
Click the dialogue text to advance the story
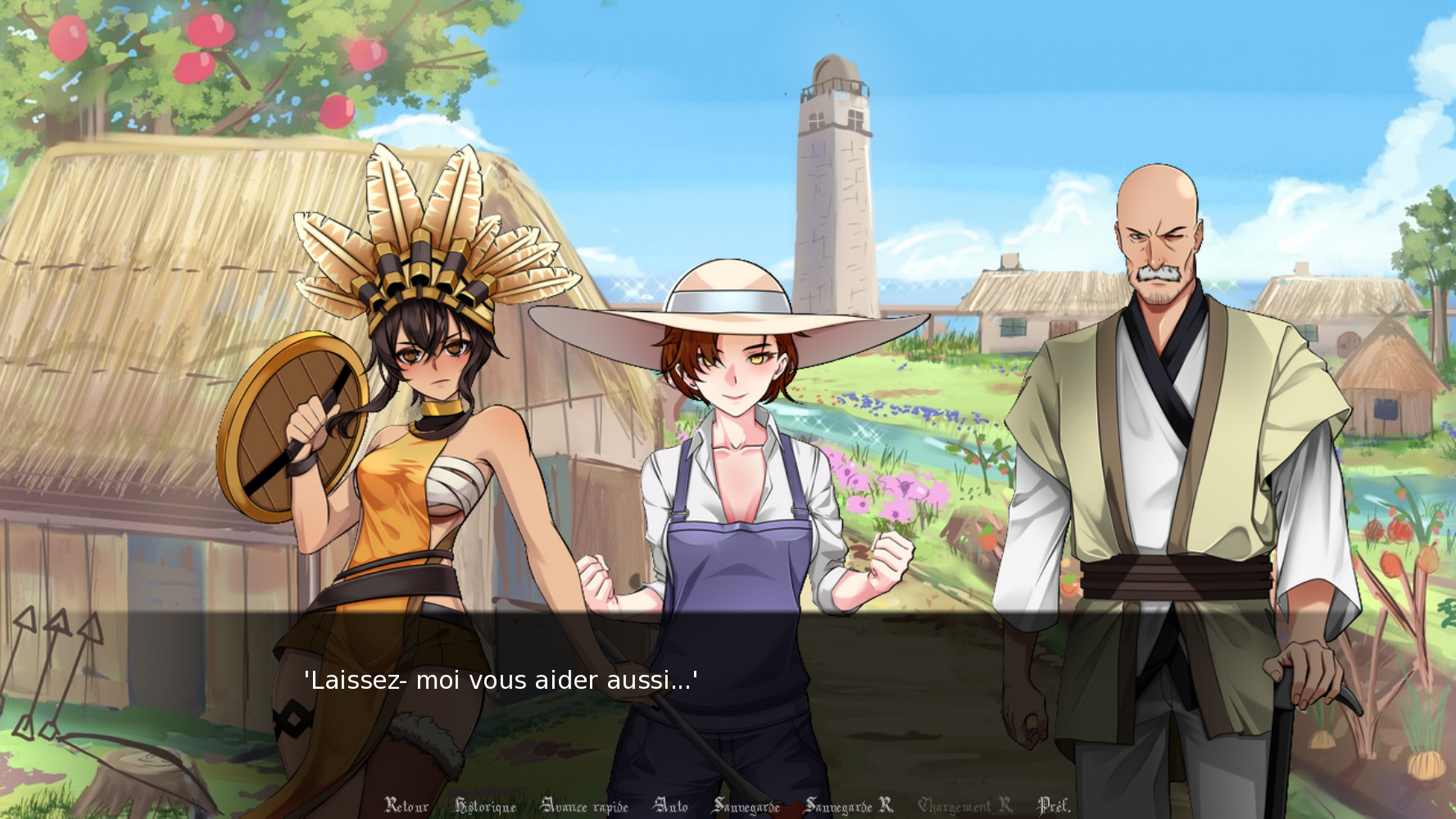click(501, 680)
